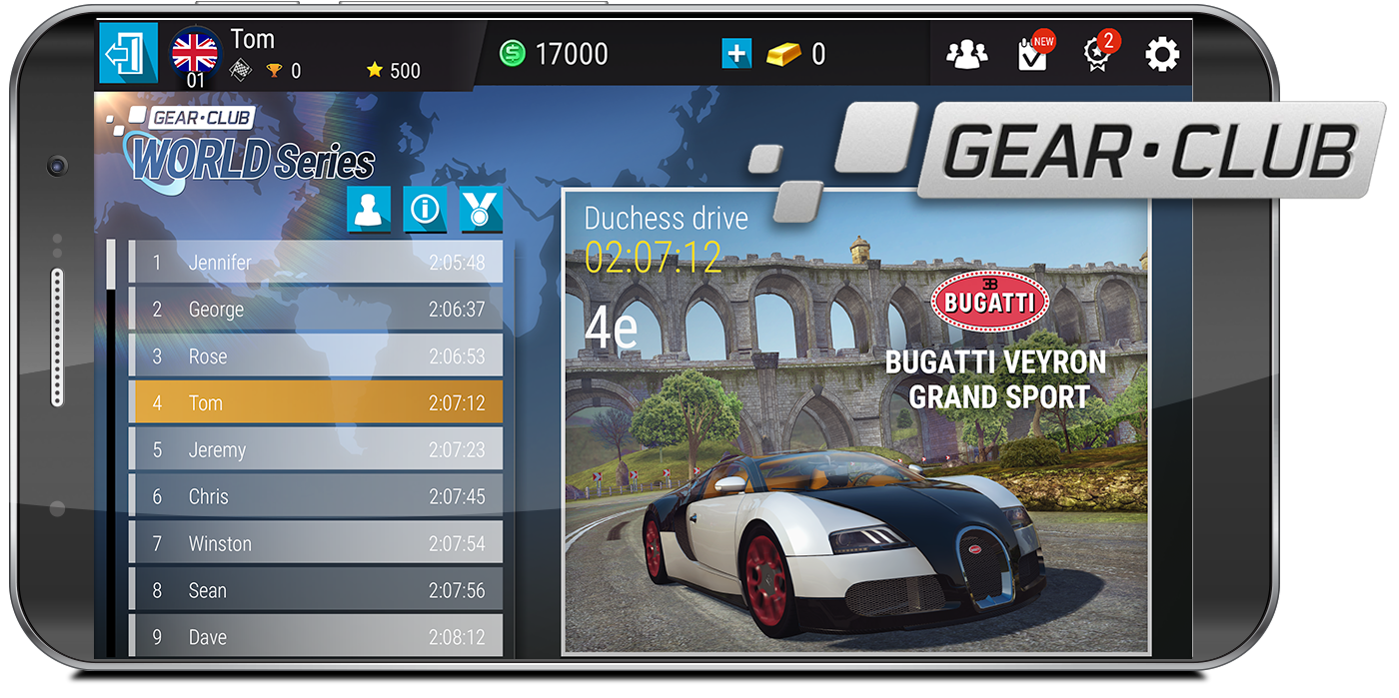This screenshot has width=1399, height=698.
Task: Open achievements badge with 2 notifications
Action: click(x=1097, y=54)
